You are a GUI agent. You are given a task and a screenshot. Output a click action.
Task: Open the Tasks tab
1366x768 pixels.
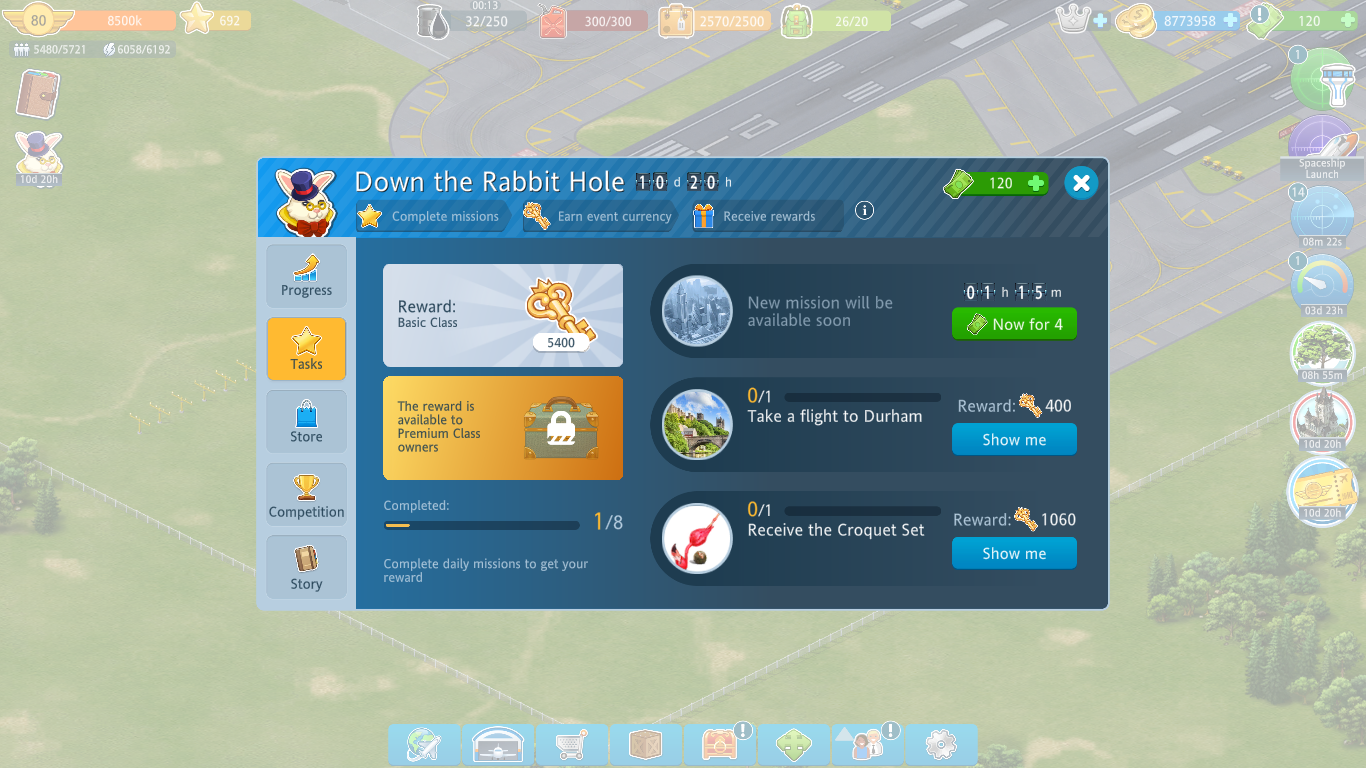pyautogui.click(x=306, y=349)
